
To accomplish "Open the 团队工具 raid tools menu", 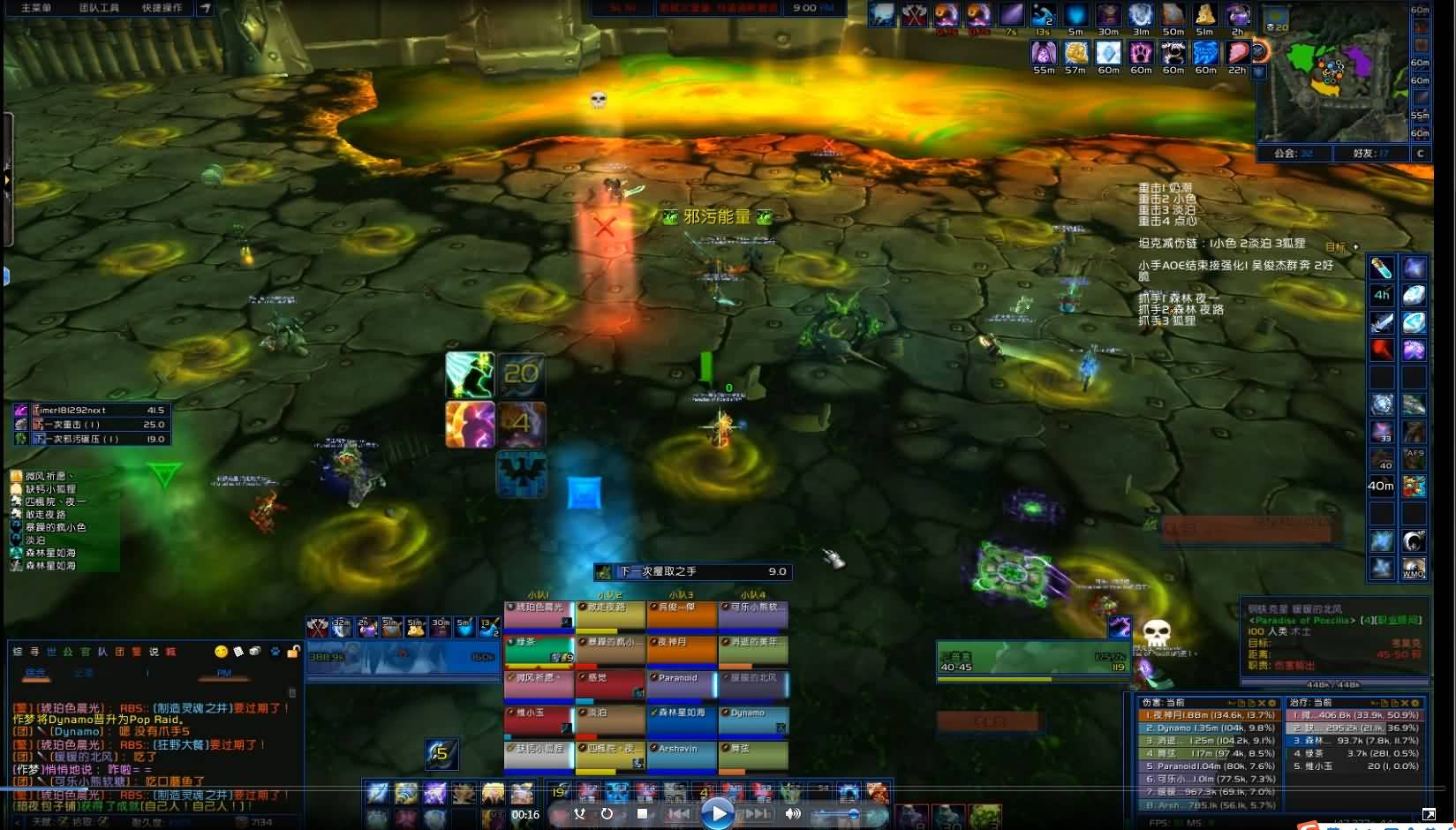I will [x=99, y=8].
